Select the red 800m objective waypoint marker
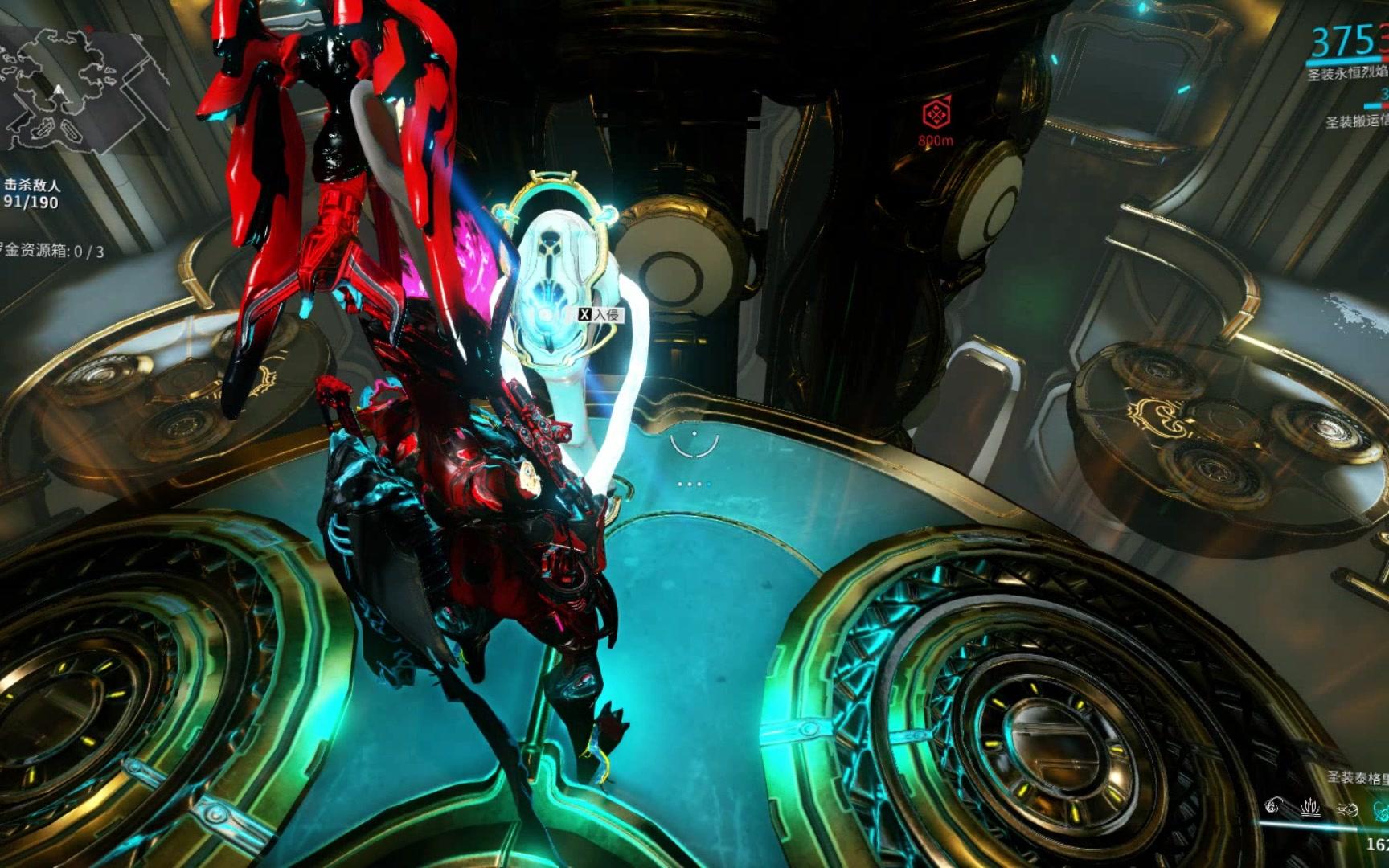The image size is (1389, 868). (936, 115)
